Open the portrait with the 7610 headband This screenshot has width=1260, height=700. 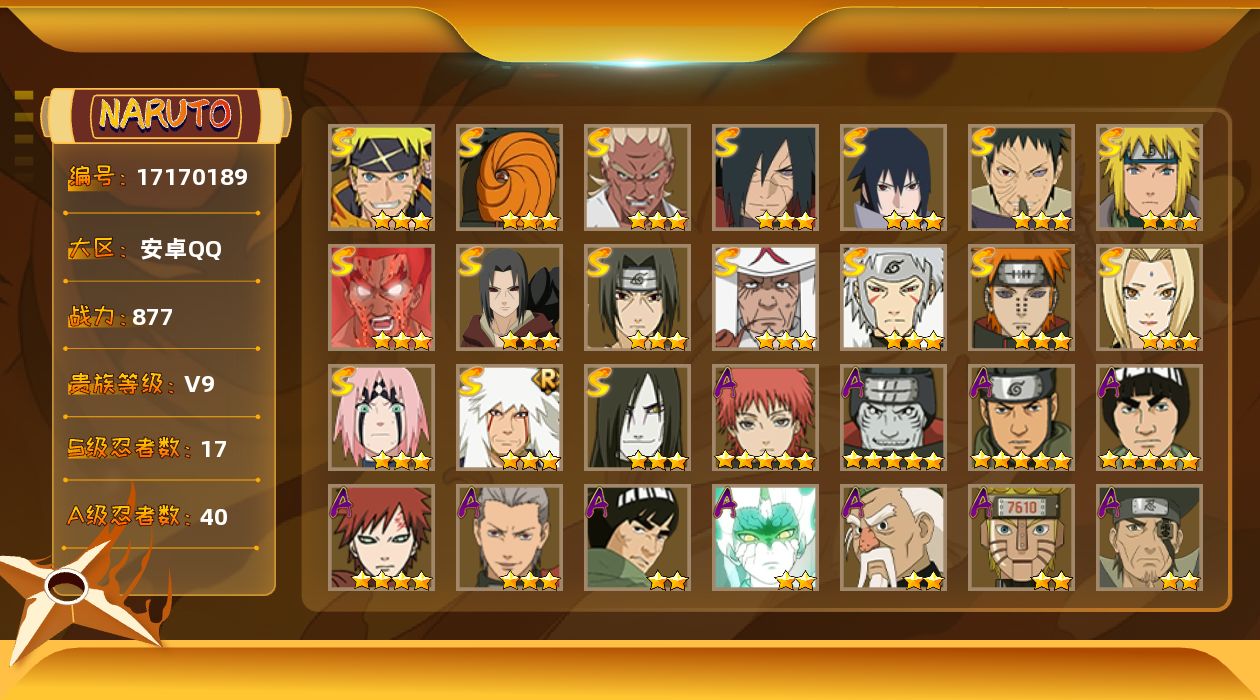click(x=1021, y=537)
